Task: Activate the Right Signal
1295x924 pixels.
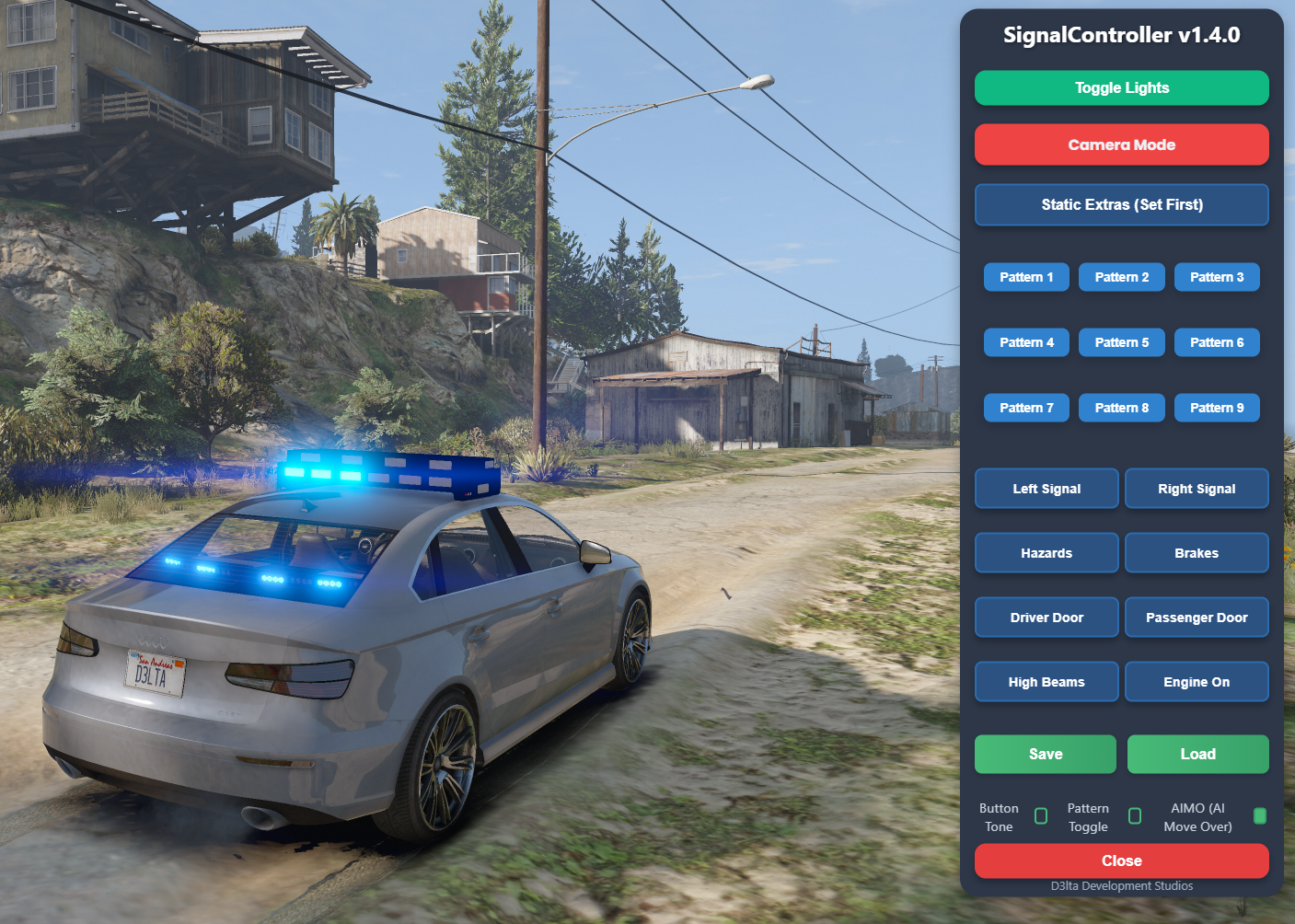Action: click(1197, 489)
